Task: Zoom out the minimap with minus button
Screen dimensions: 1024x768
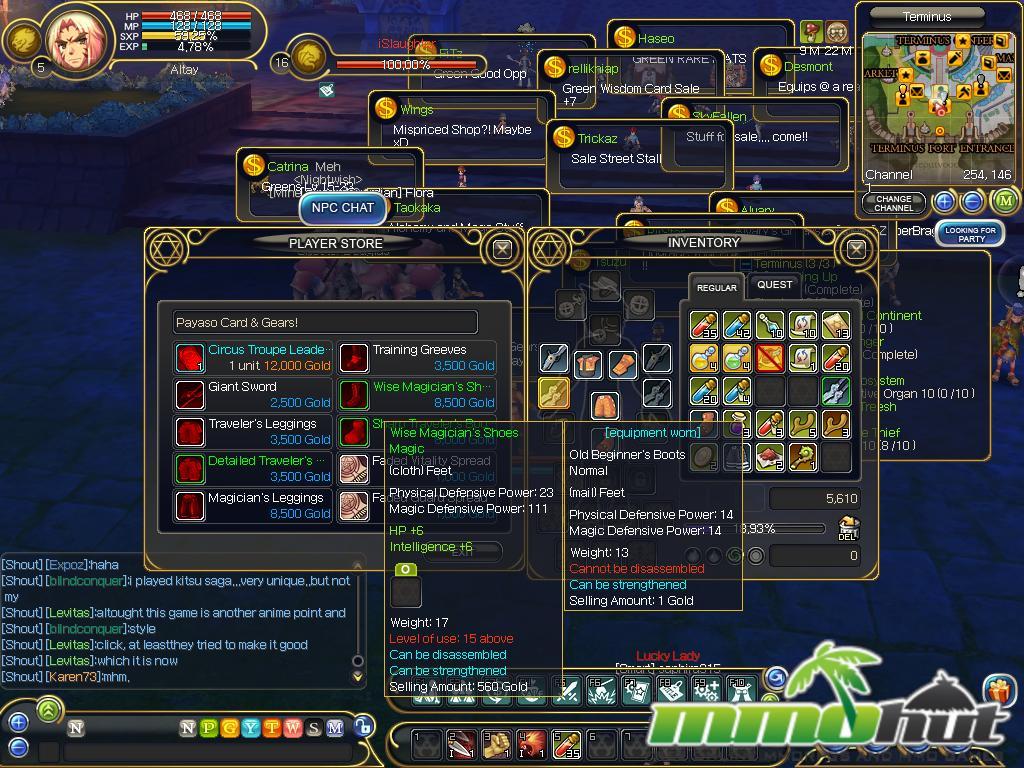Action: point(973,201)
